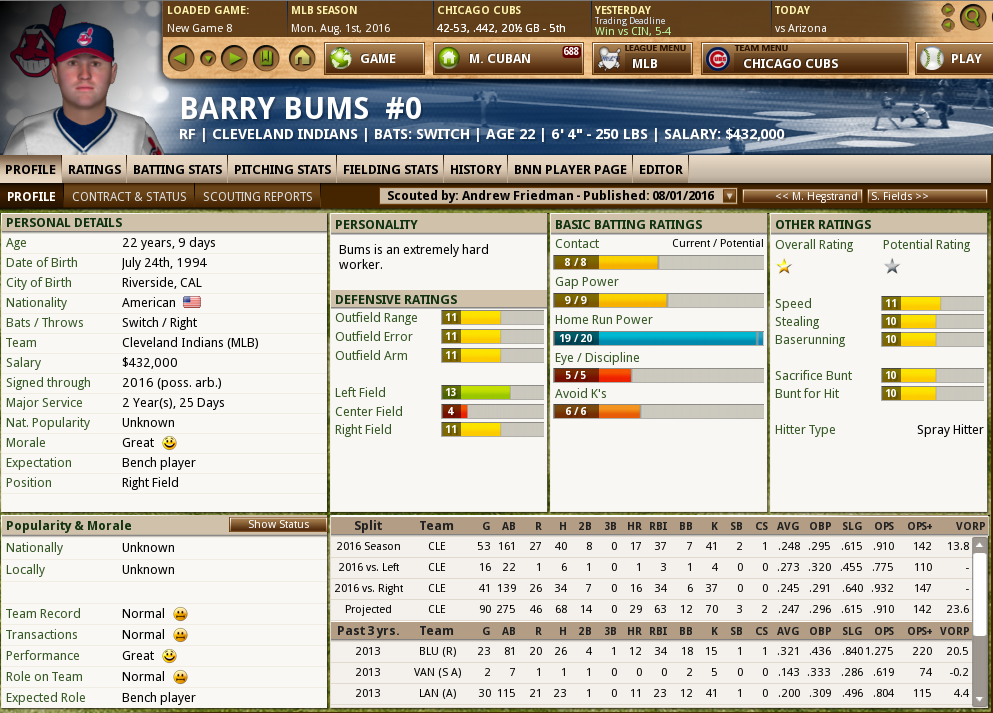
Task: Expand the Scouted by Andrew Friedman dropdown
Action: 729,196
